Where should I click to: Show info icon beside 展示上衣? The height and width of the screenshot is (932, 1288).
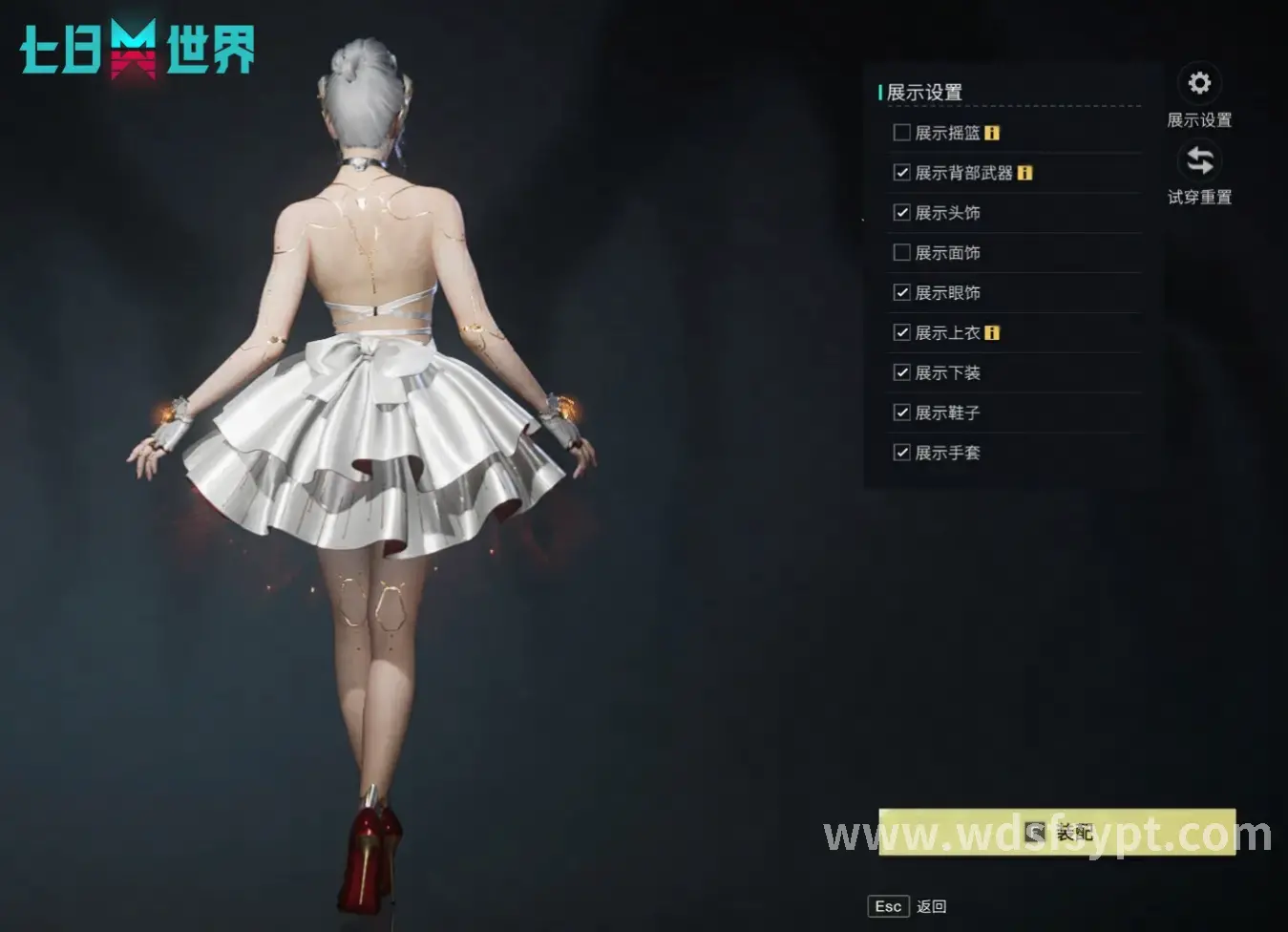[992, 333]
